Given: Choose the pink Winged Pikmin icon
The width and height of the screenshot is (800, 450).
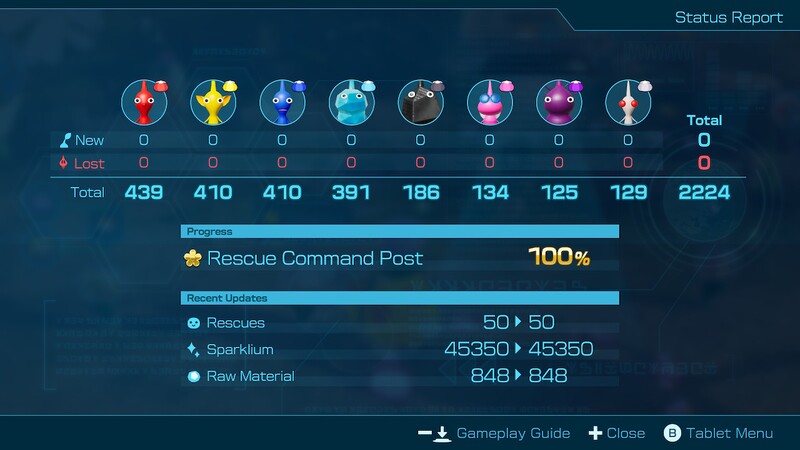Looking at the screenshot, I should tap(489, 101).
